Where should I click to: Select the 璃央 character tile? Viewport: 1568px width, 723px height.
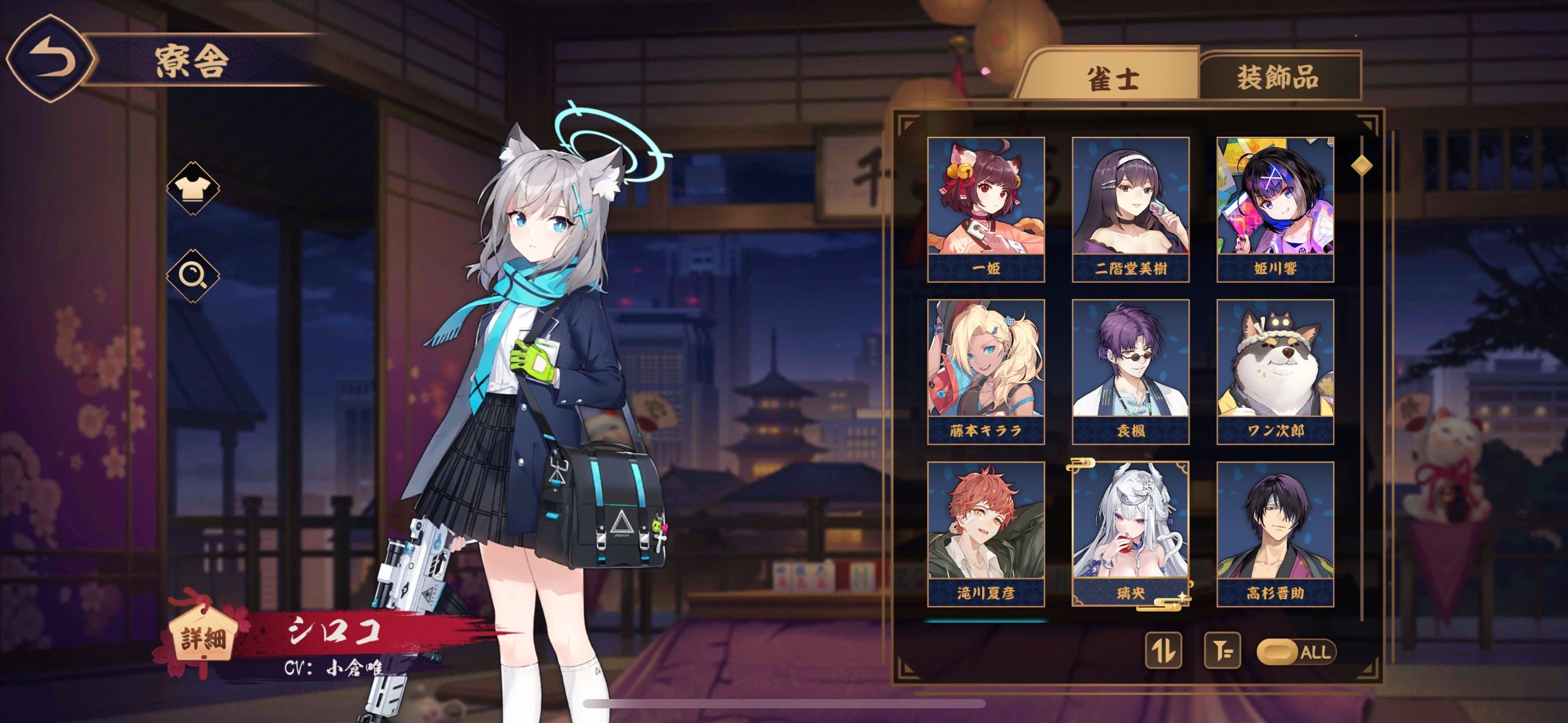pyautogui.click(x=1131, y=534)
